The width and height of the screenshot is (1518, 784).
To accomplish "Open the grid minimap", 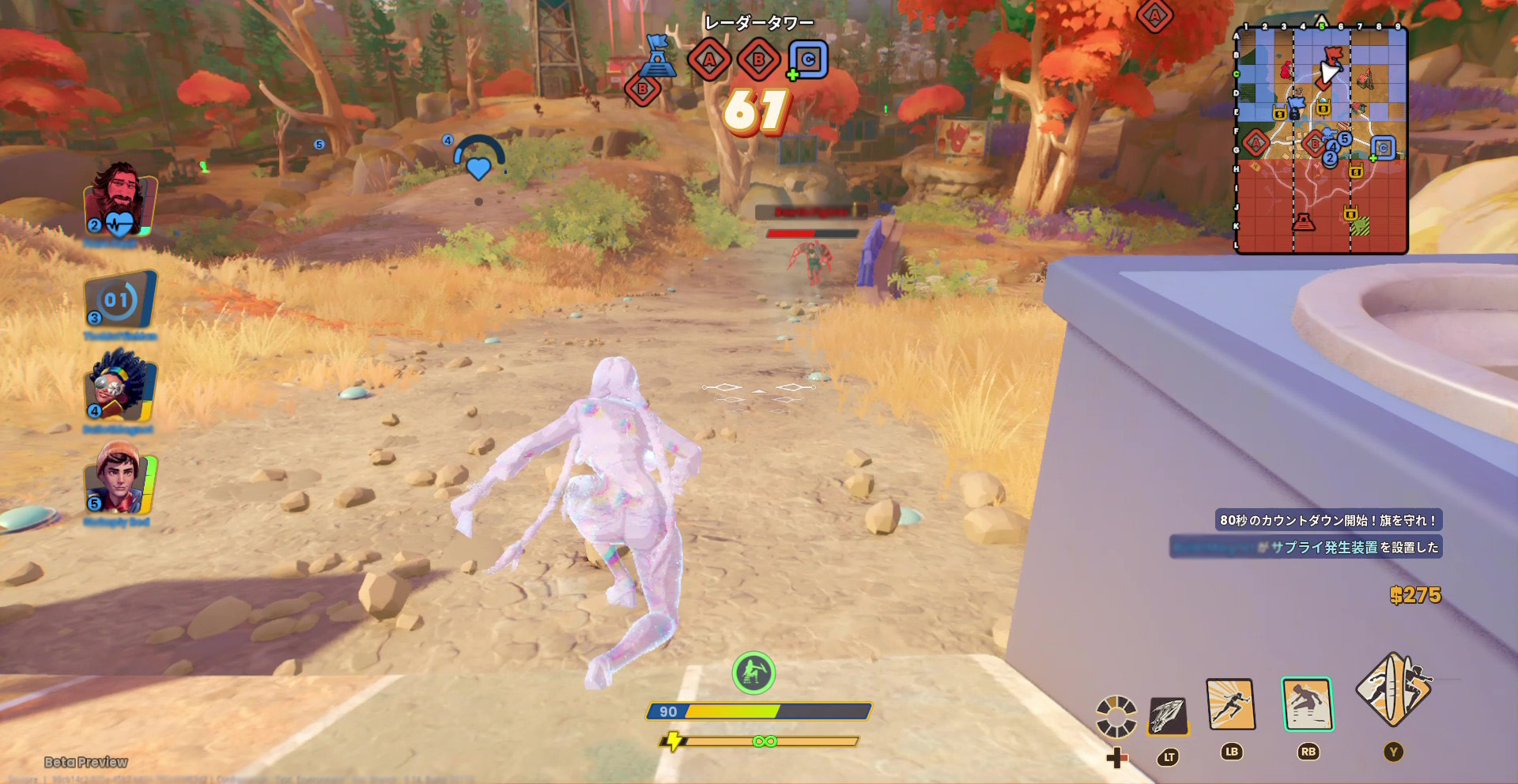I will pos(1321,140).
